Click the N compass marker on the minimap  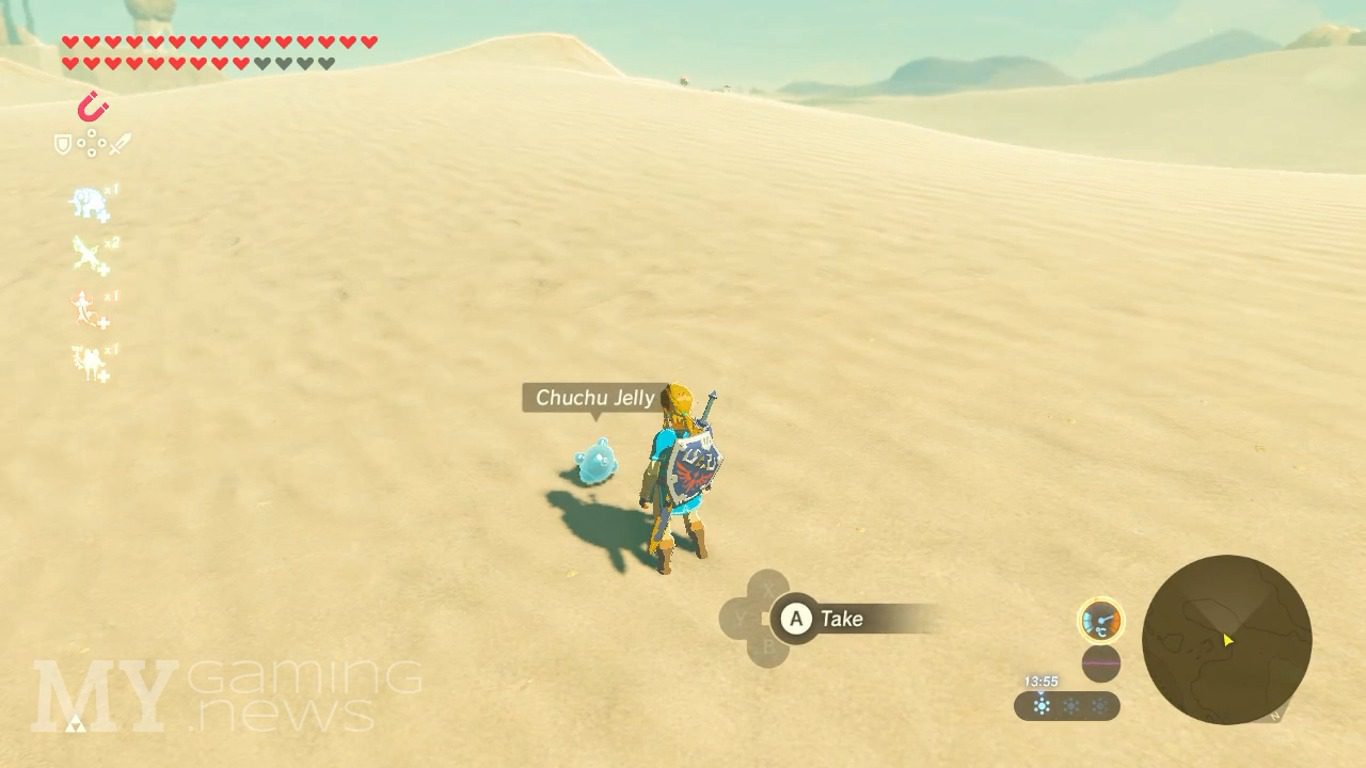point(1276,714)
